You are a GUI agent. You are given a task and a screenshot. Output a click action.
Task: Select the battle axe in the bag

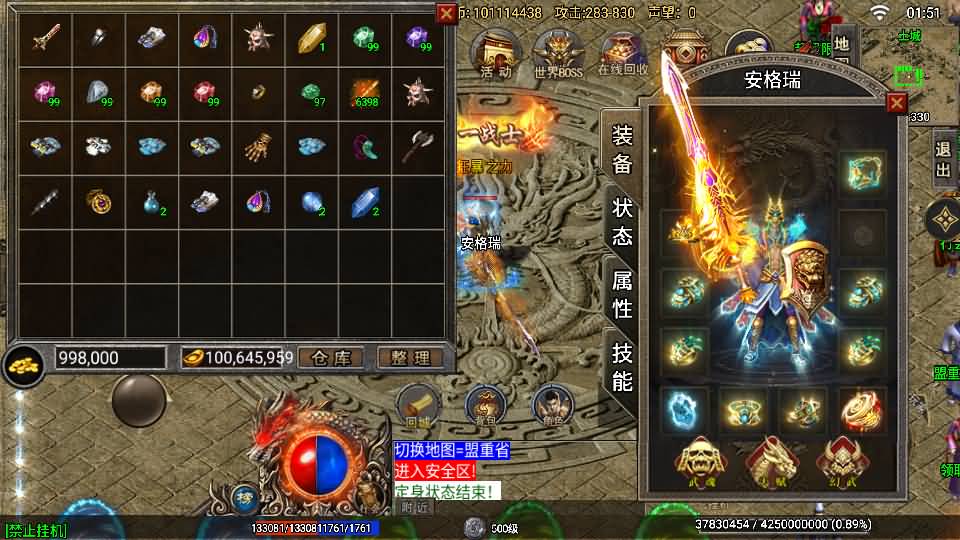418,147
